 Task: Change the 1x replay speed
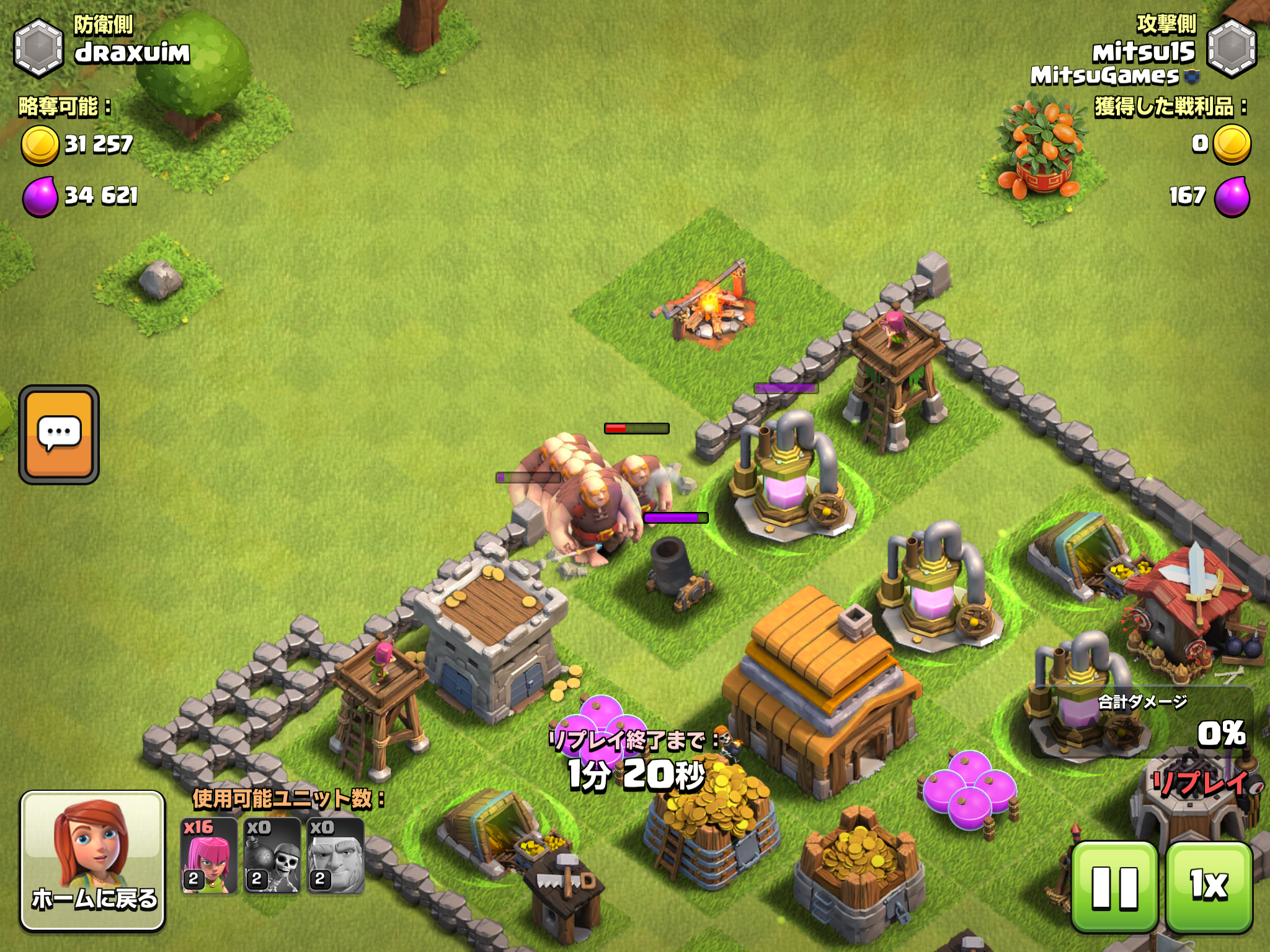pos(1209,887)
